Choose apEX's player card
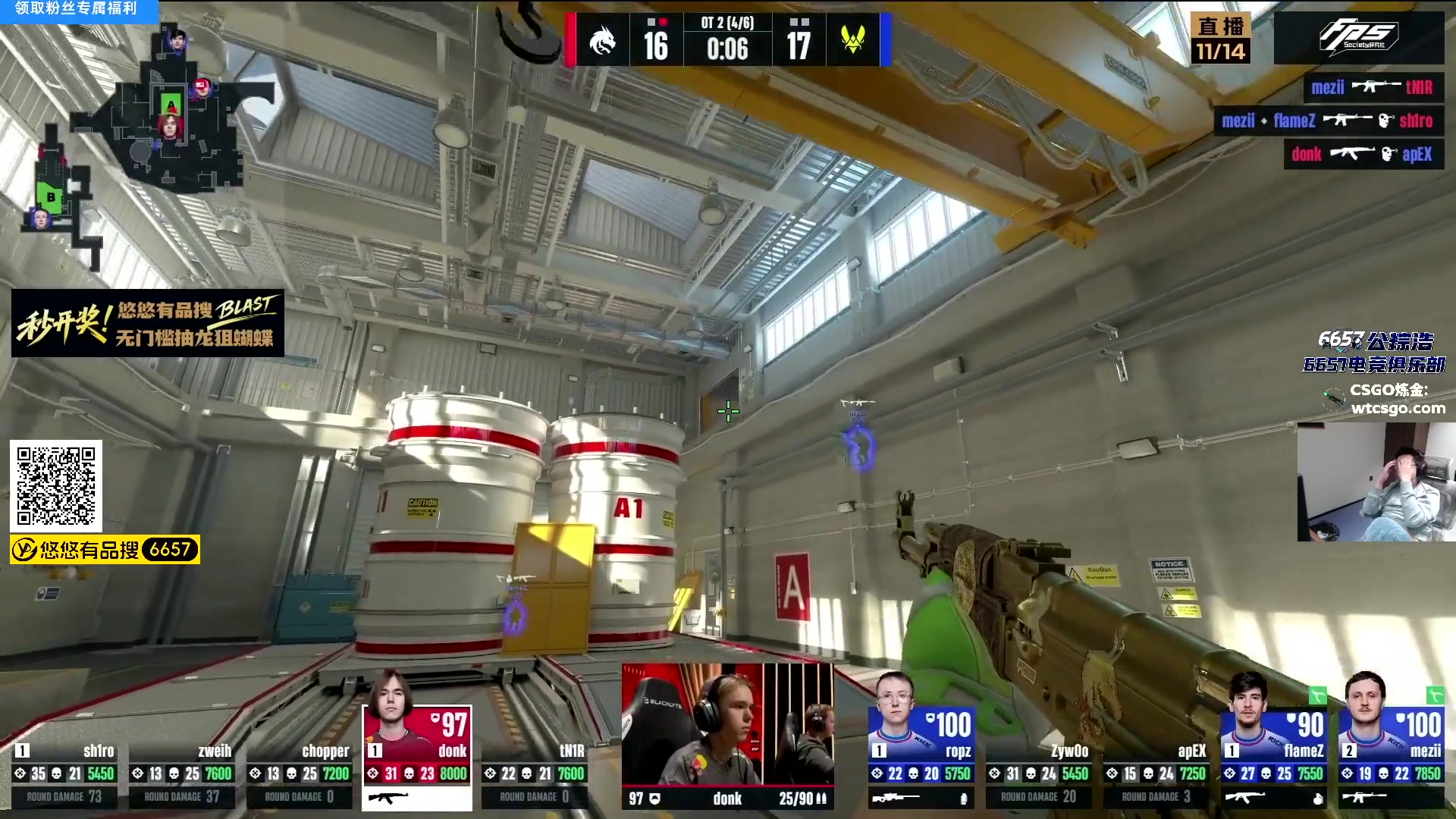1456x819 pixels. pos(1156,773)
